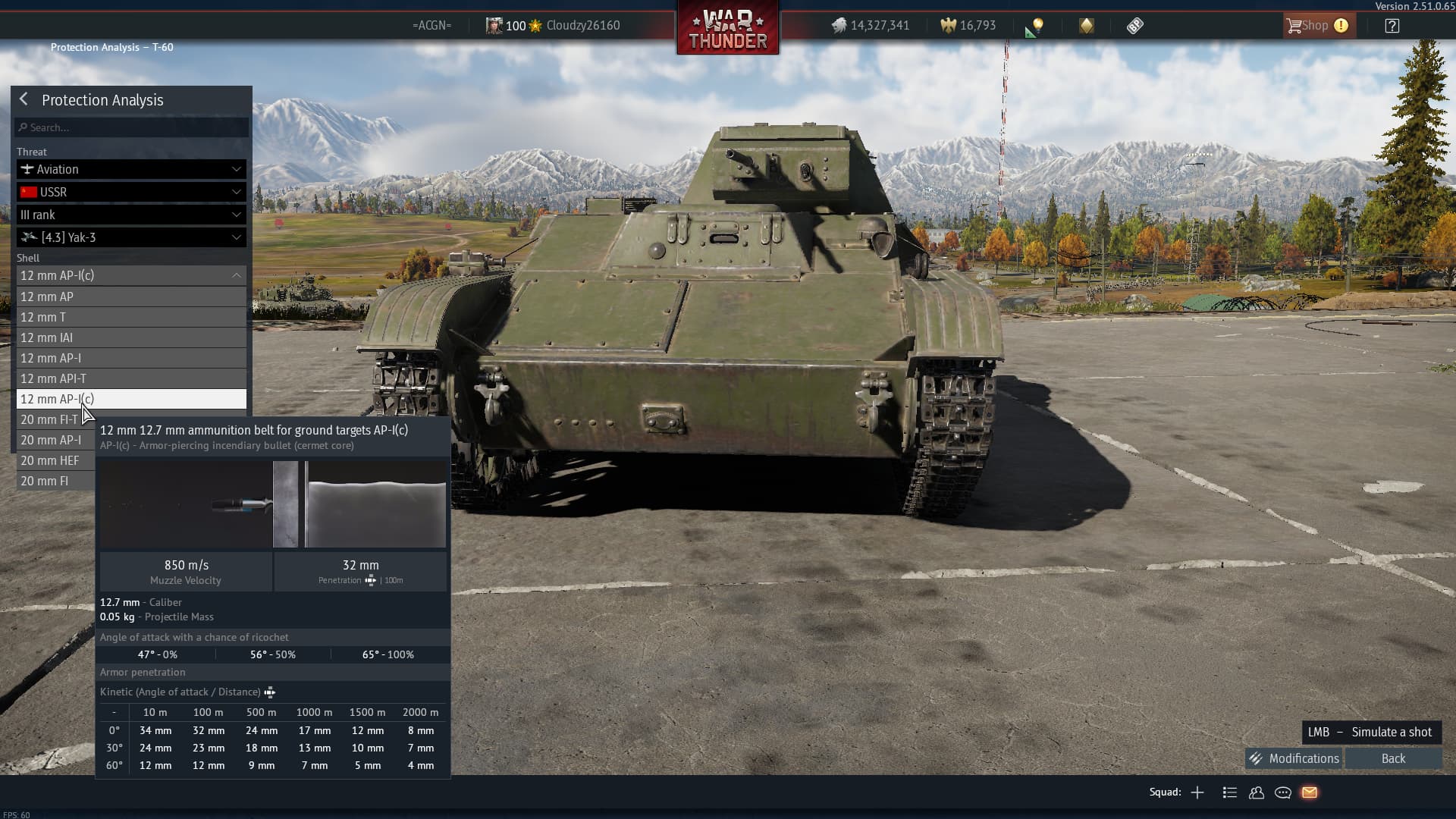Add a squad member with plus icon

[1197, 792]
